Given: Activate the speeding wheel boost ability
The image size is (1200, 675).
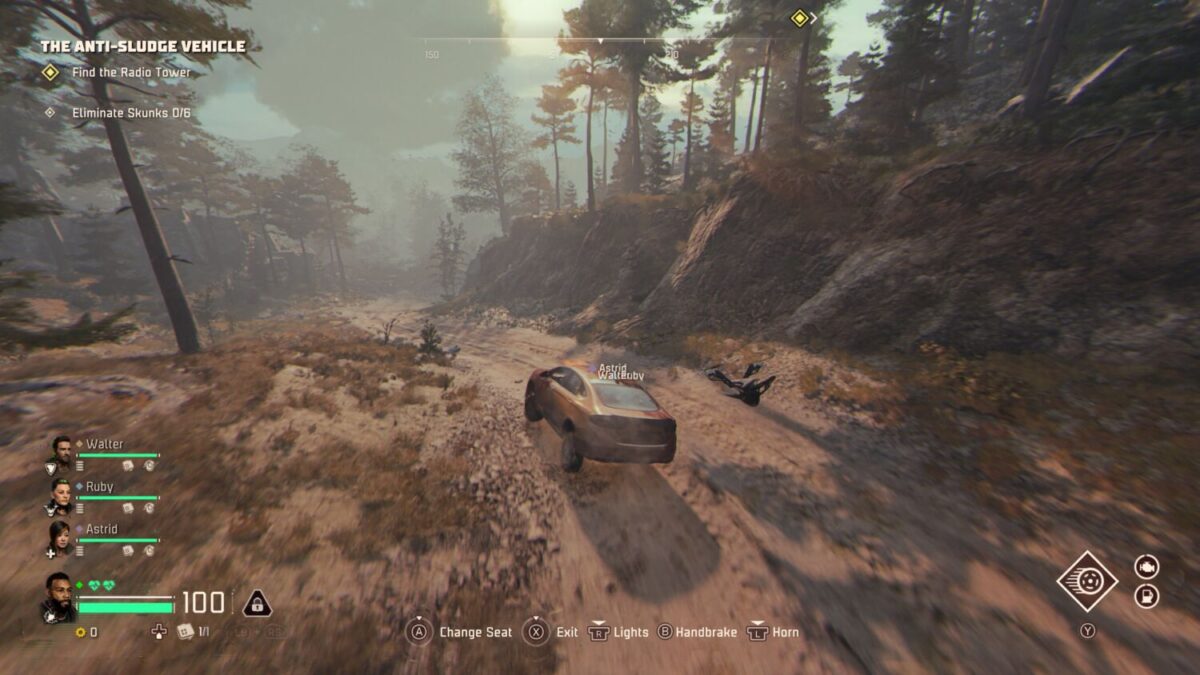Looking at the screenshot, I should [1087, 581].
